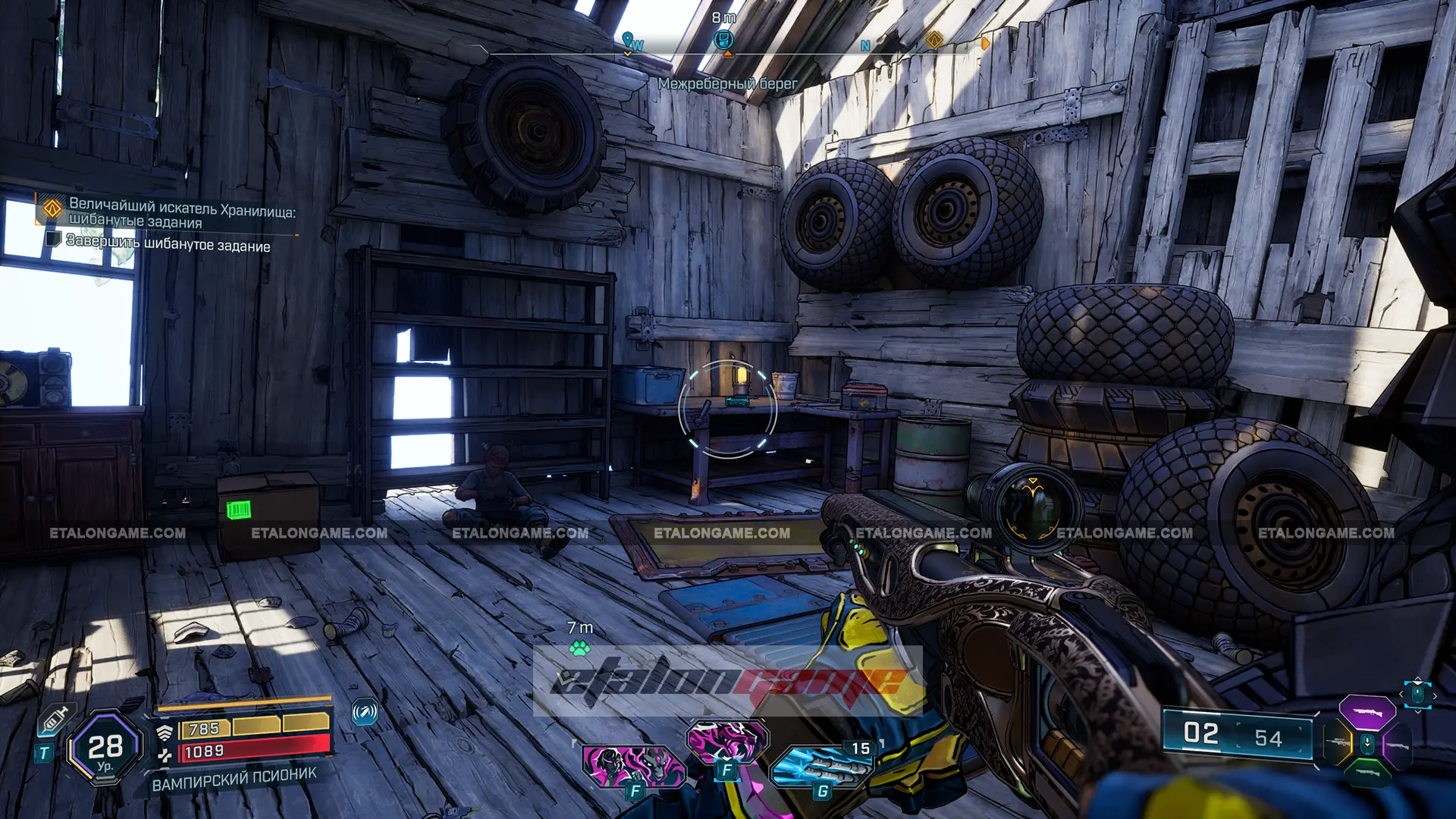This screenshot has height=819, width=1456.
Task: Select the purple shotgun weapon slot
Action: (1367, 712)
